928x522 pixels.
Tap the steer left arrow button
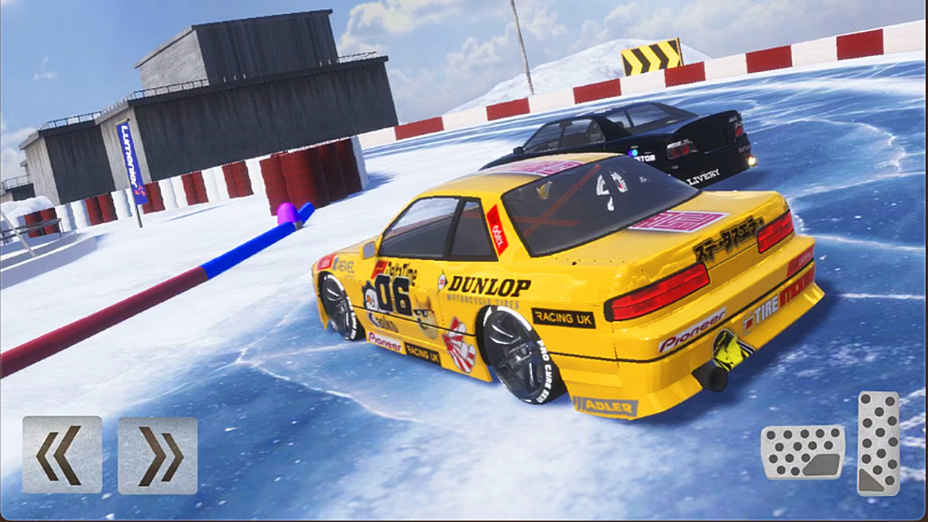pyautogui.click(x=62, y=455)
